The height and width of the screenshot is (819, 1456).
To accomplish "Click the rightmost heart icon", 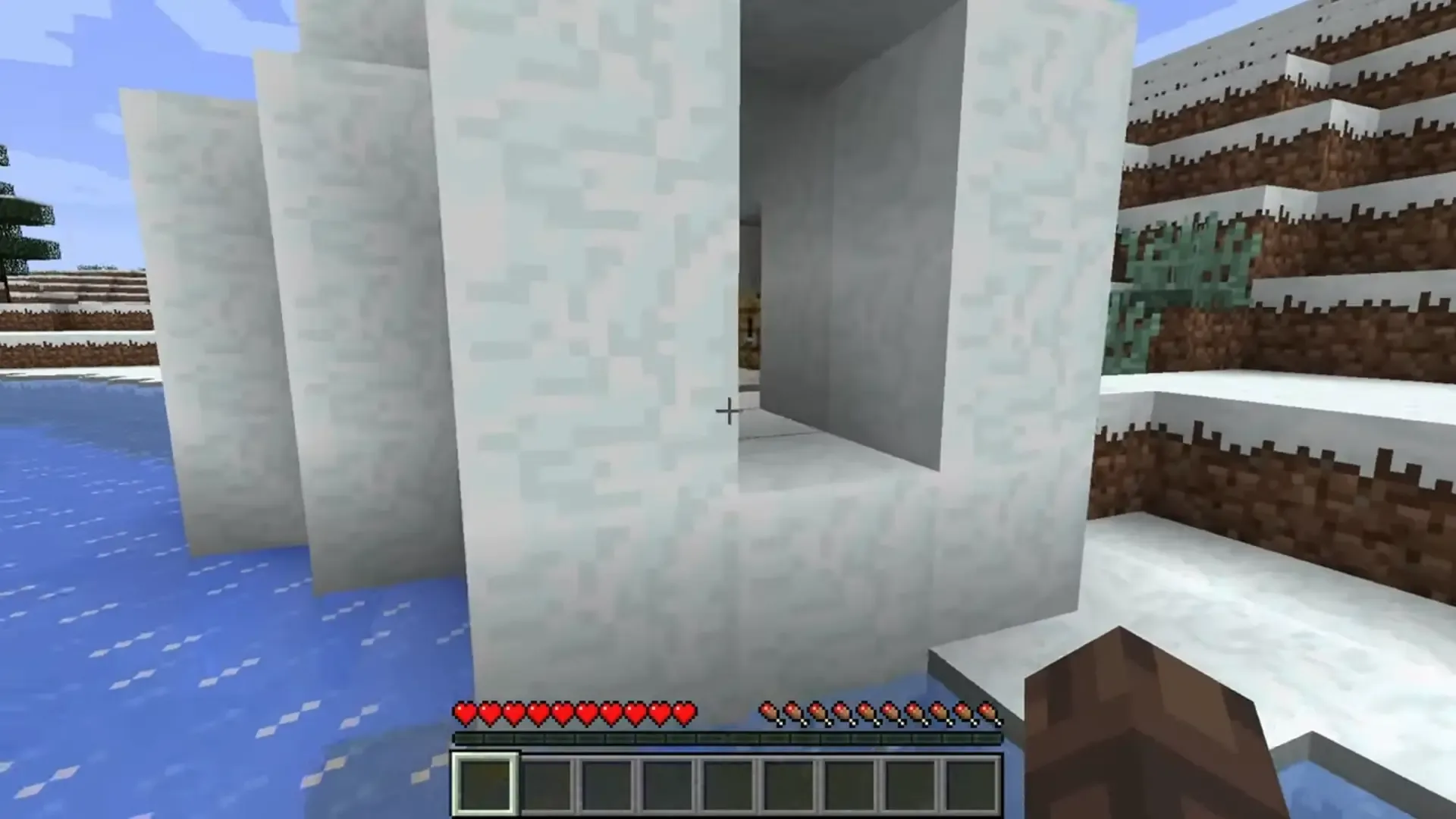I will tap(685, 711).
